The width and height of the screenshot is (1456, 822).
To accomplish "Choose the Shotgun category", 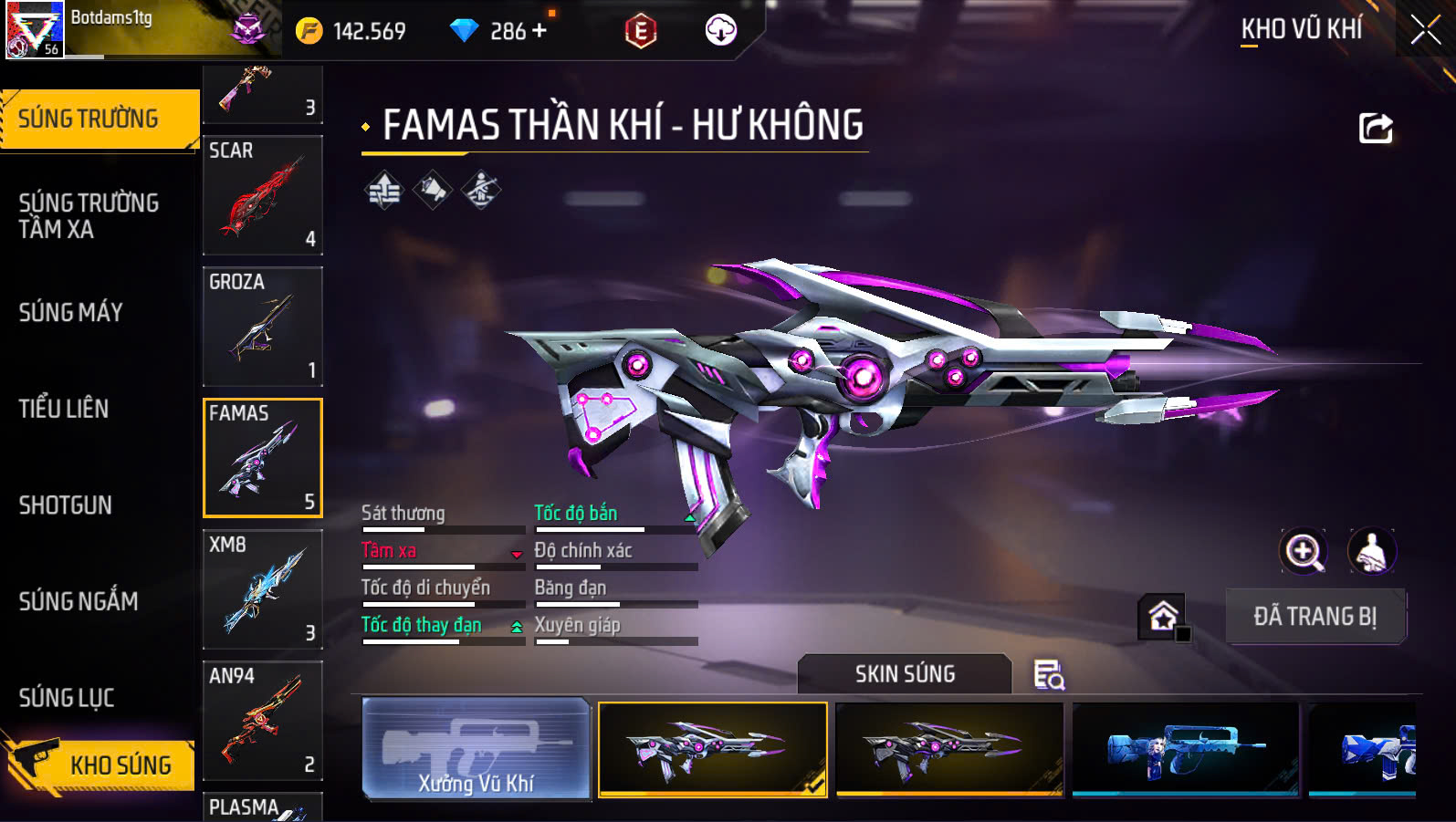I will [x=66, y=505].
